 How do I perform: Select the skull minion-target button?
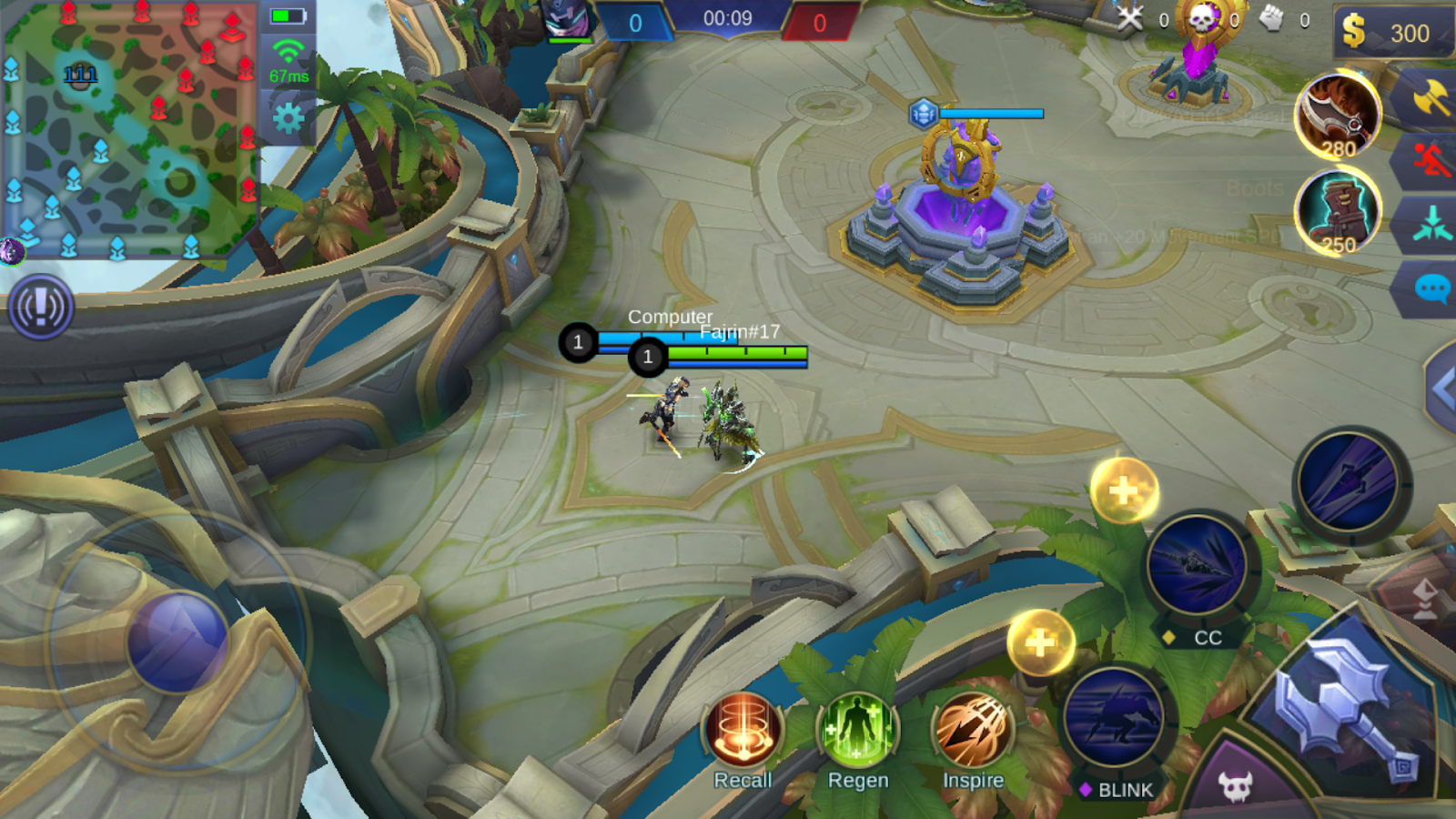pyautogui.click(x=1235, y=786)
